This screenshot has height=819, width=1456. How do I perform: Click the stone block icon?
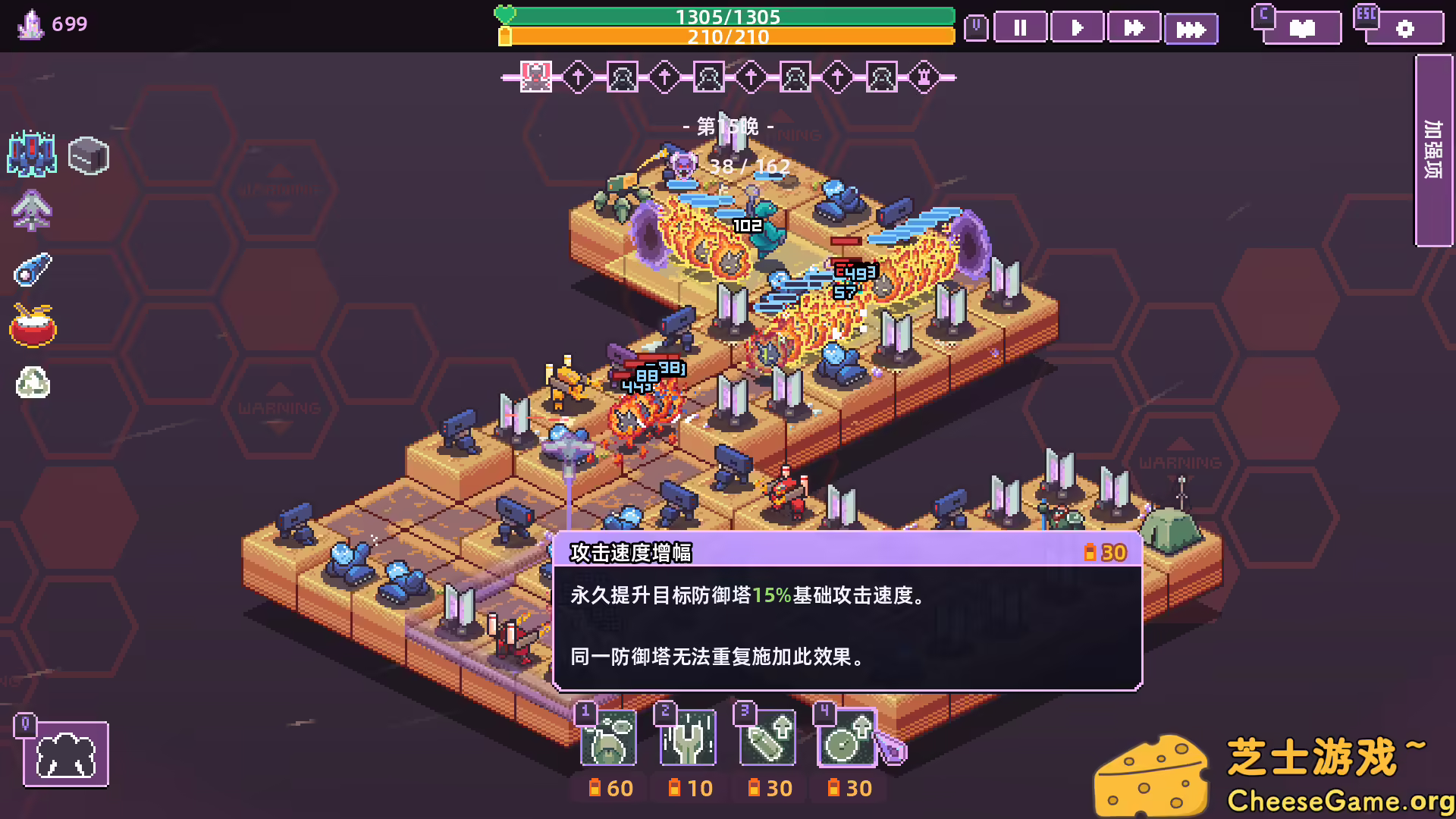(87, 155)
